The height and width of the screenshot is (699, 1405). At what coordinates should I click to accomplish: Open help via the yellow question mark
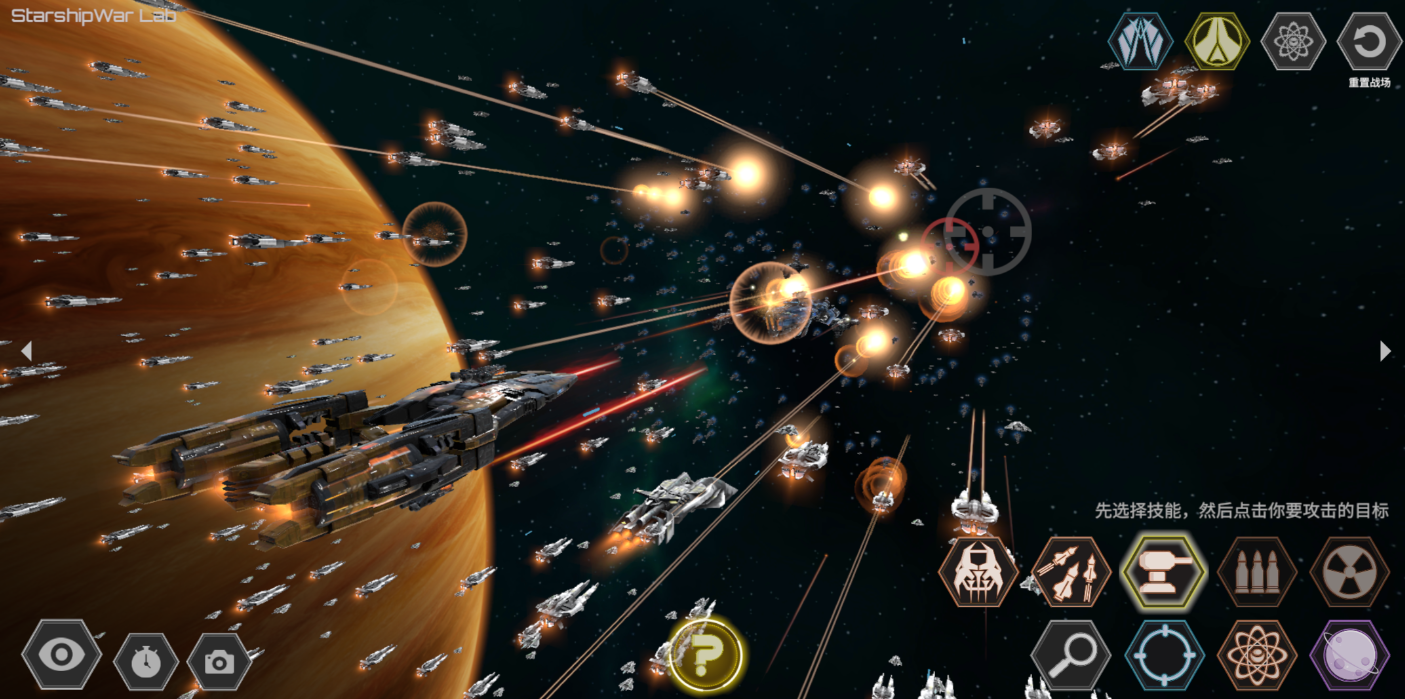pos(706,656)
